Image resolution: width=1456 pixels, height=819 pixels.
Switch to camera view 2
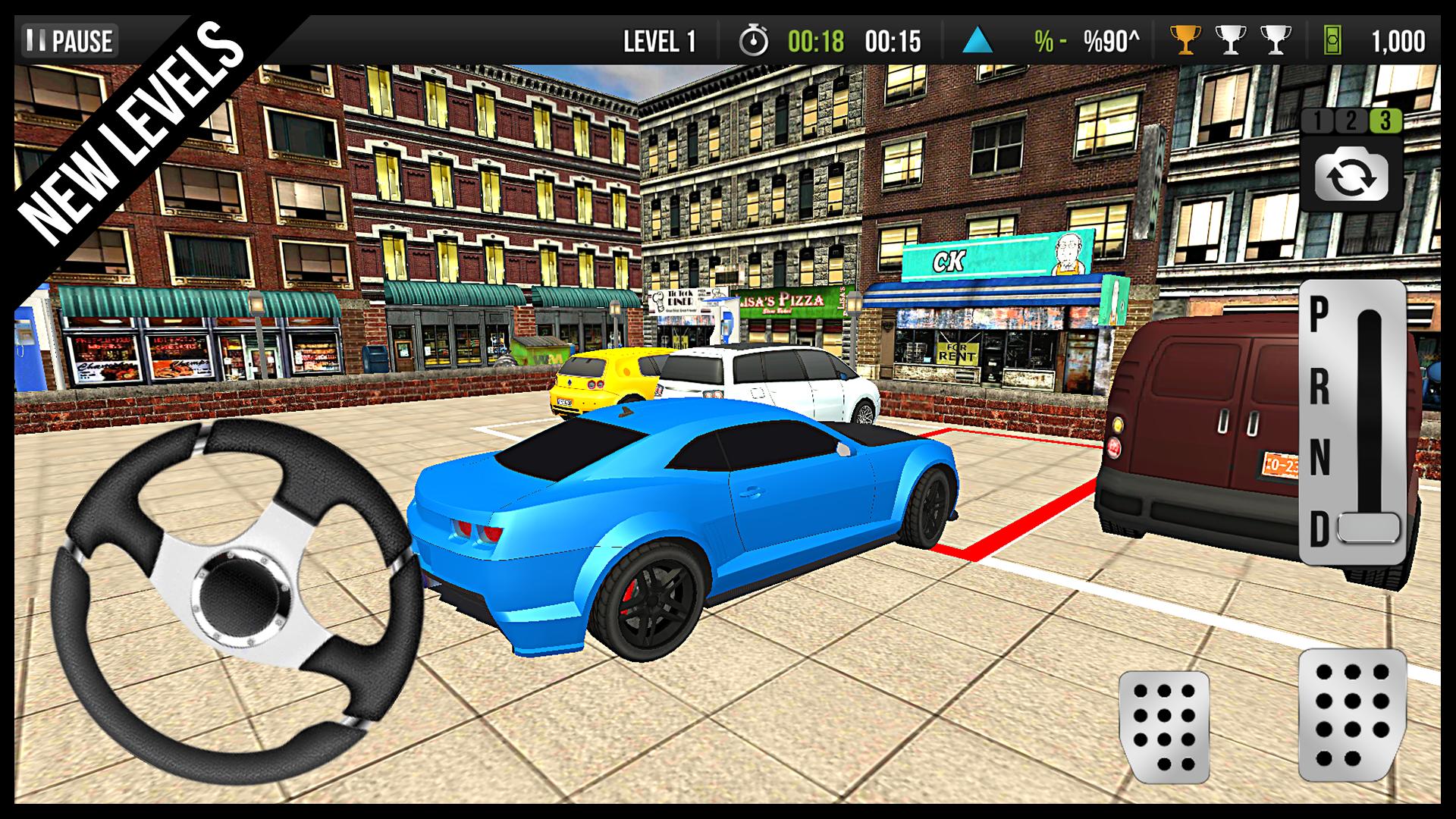pos(1351,120)
